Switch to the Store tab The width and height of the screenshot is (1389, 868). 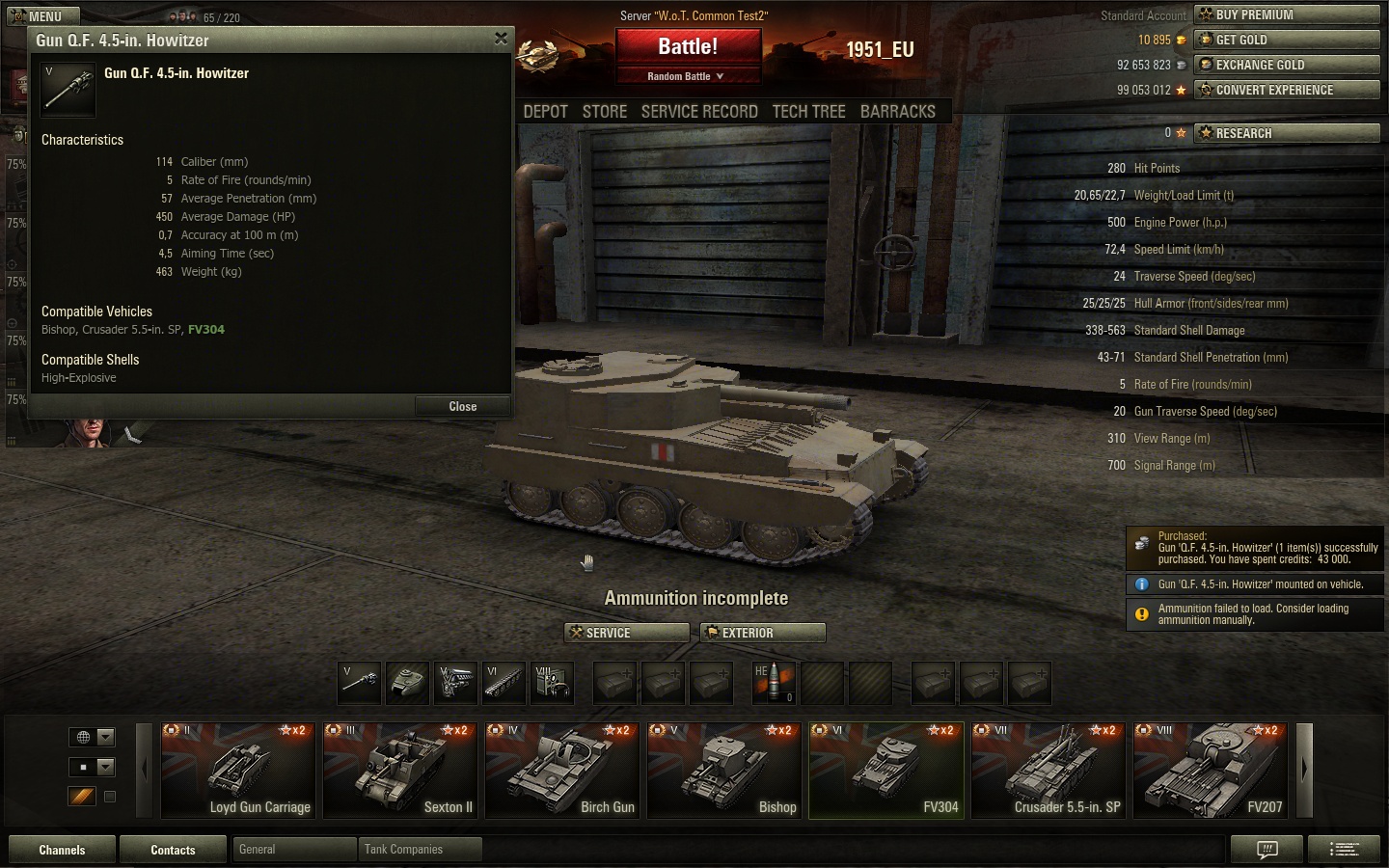point(605,112)
